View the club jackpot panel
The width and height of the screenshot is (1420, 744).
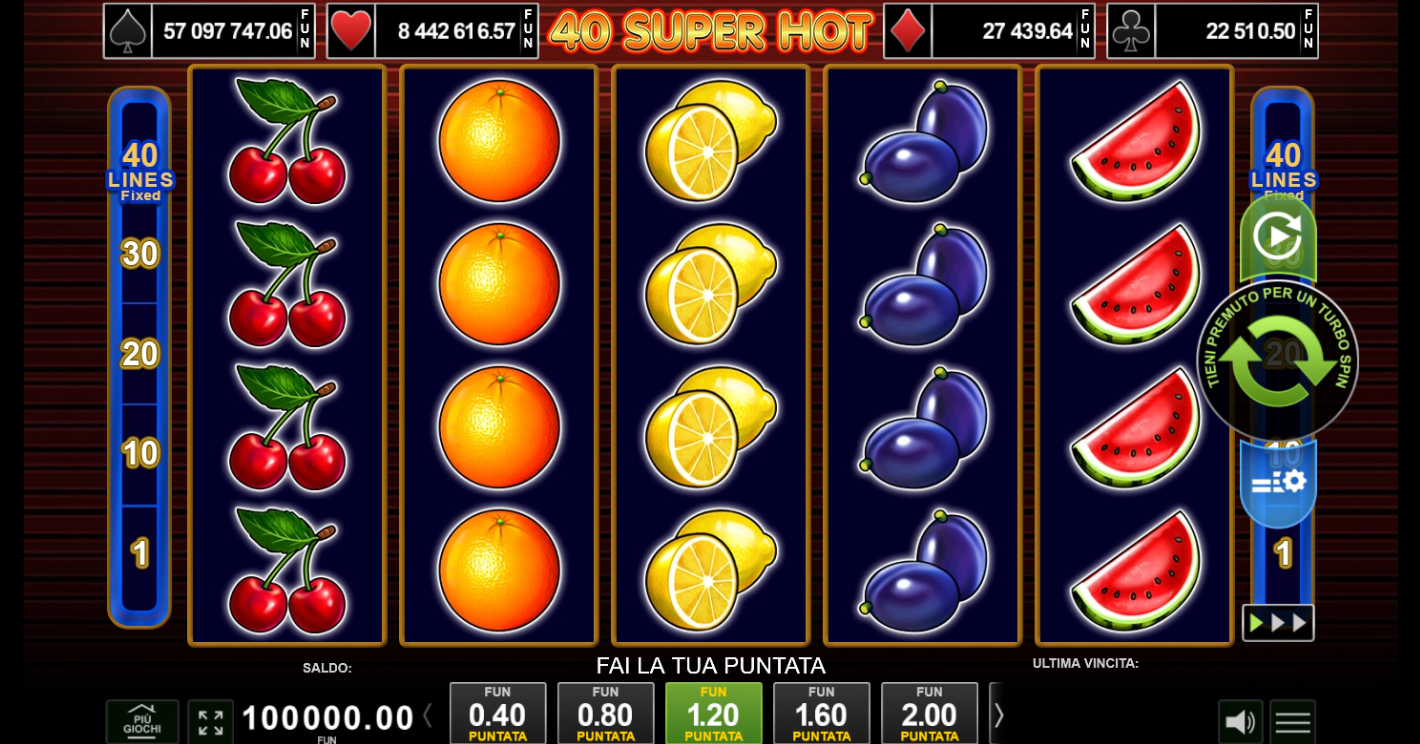pos(1212,31)
